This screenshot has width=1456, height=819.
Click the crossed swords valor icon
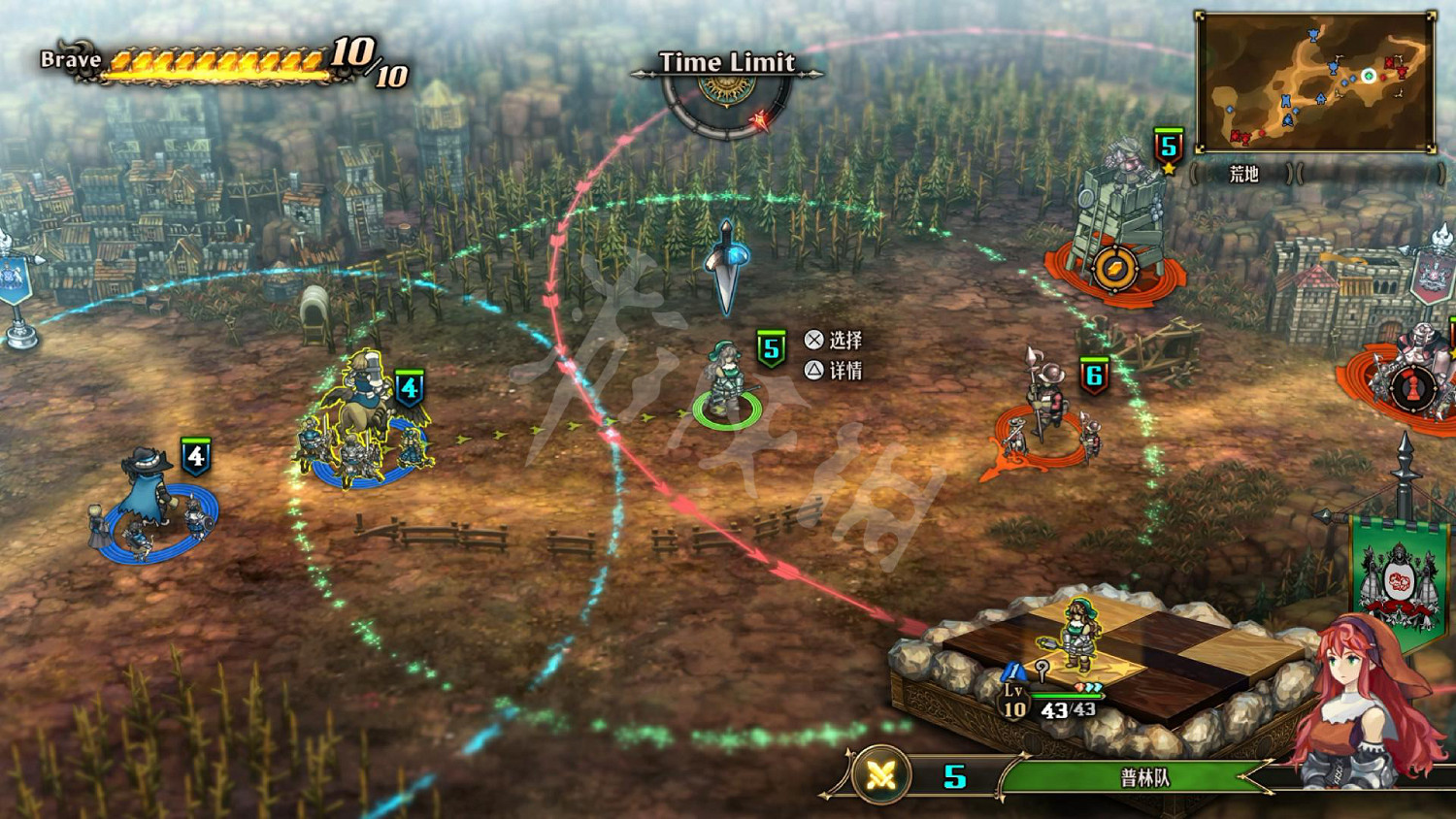[x=881, y=774]
